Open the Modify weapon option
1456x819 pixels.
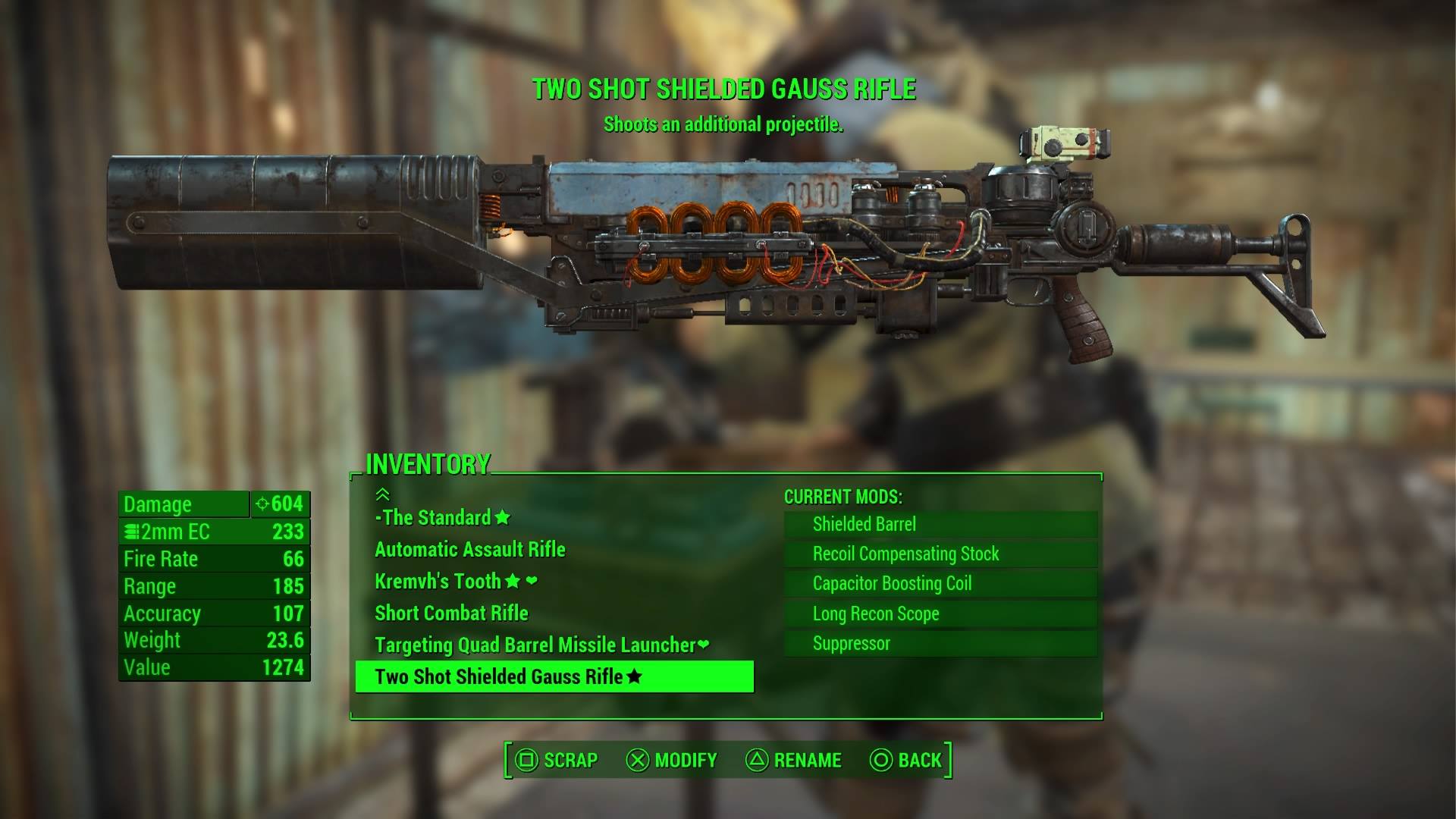point(671,760)
